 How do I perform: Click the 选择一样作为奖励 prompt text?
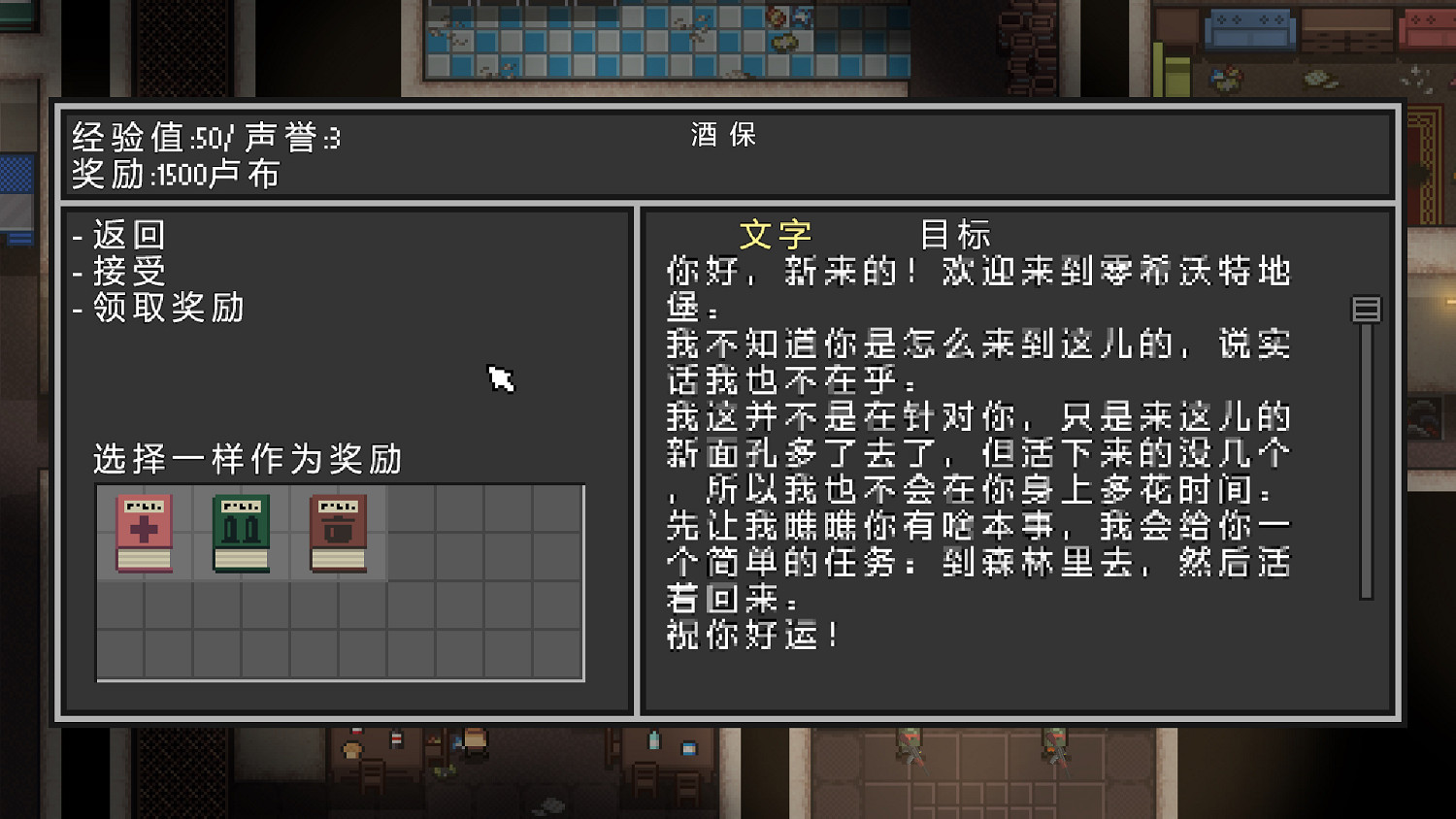(x=248, y=458)
